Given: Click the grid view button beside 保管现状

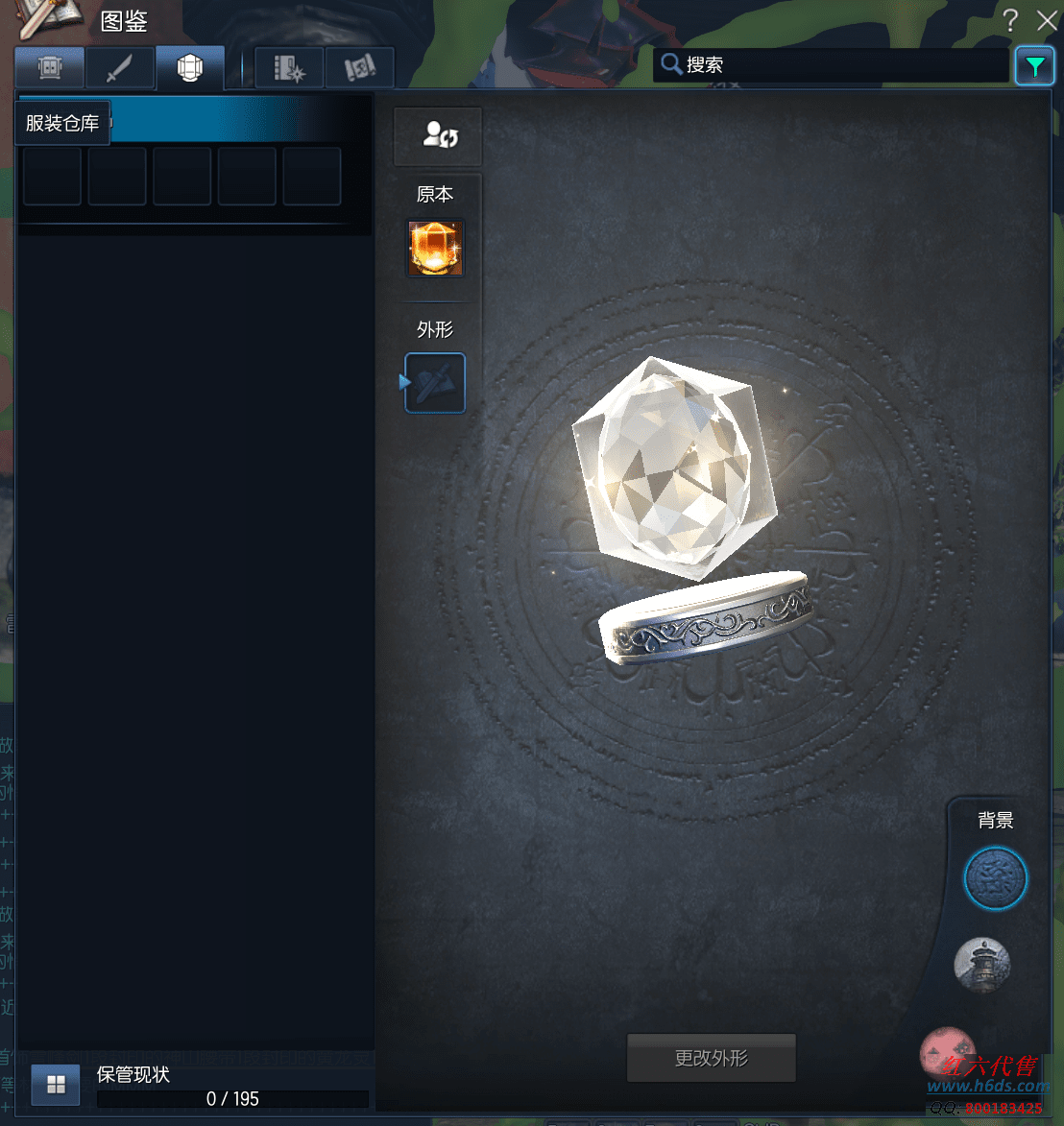Looking at the screenshot, I should coord(57,1085).
